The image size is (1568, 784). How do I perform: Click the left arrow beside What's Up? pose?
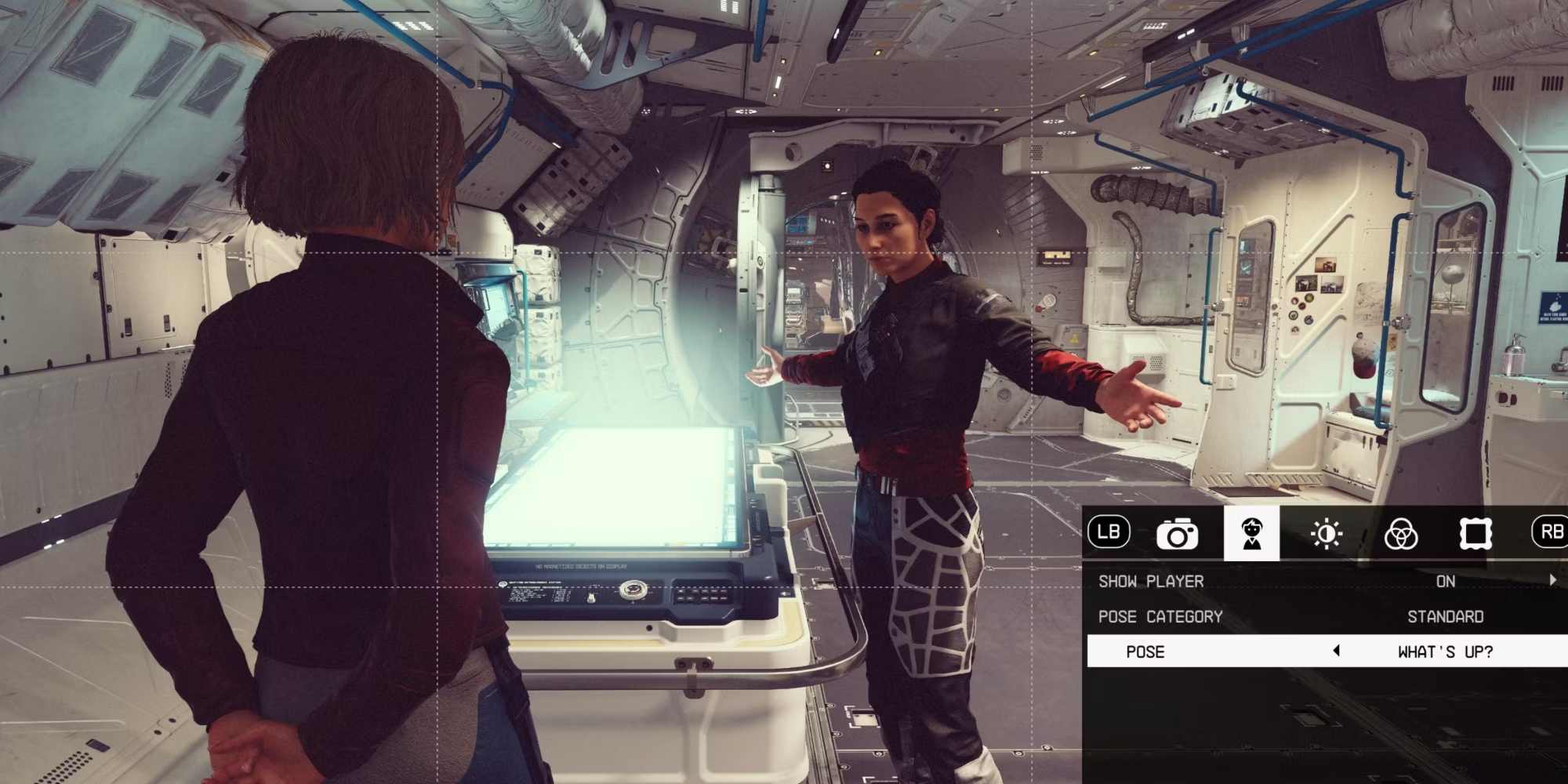(1337, 651)
